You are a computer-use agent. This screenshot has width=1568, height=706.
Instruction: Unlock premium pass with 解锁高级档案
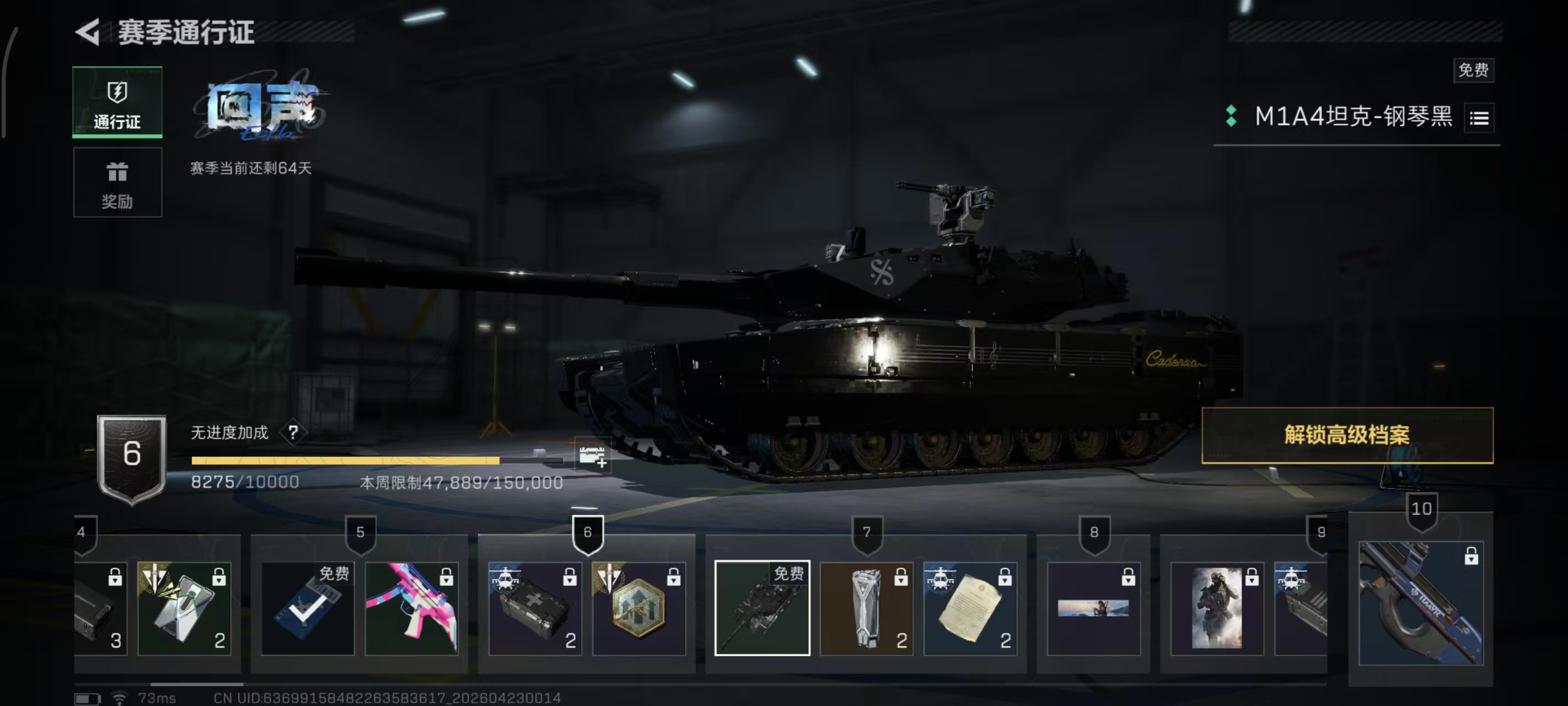1347,435
